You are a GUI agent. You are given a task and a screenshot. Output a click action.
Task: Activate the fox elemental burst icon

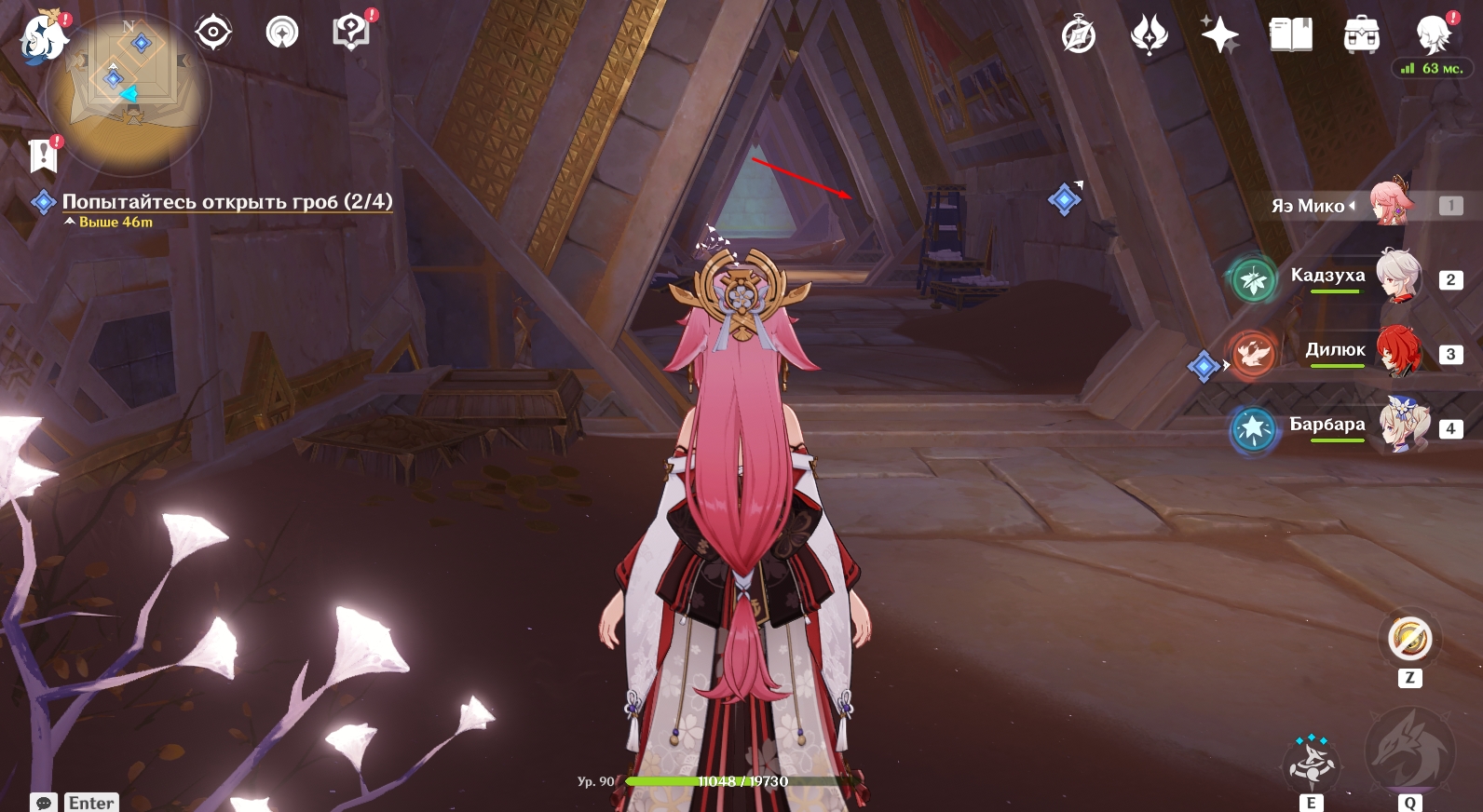pos(1408,751)
